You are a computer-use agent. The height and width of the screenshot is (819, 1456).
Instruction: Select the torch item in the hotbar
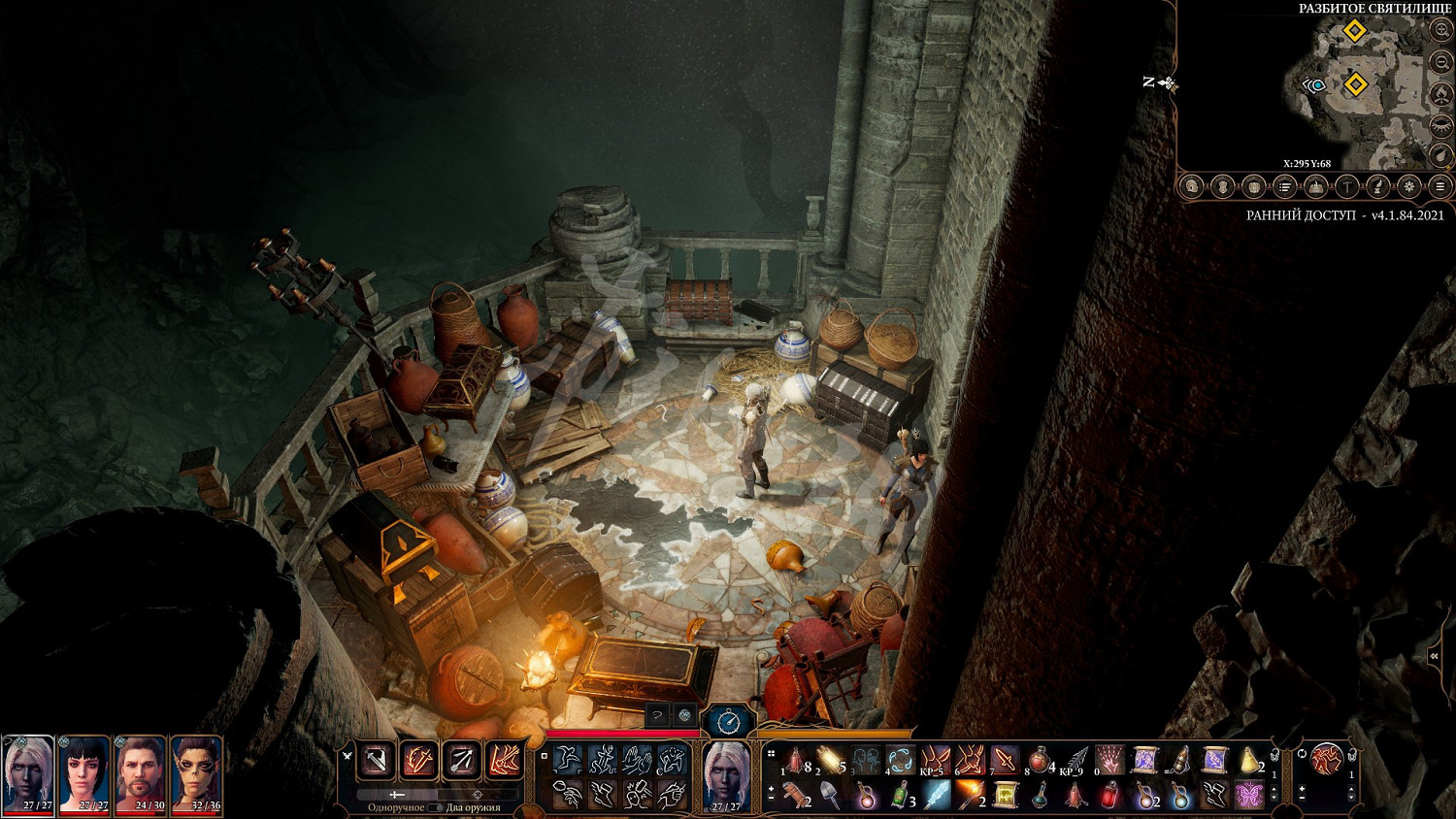pyautogui.click(x=971, y=796)
